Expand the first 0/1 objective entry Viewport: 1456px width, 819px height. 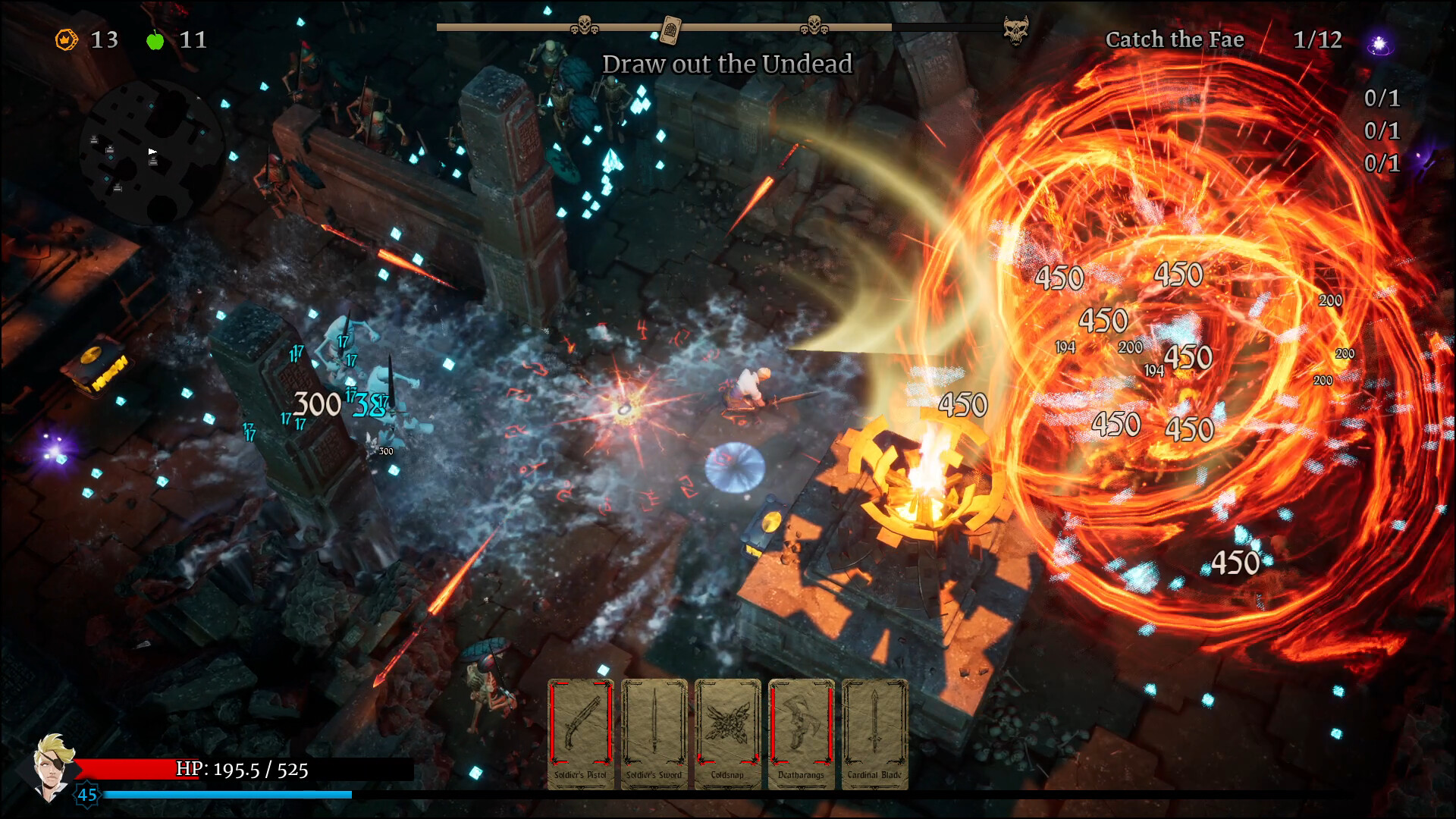click(x=1381, y=98)
